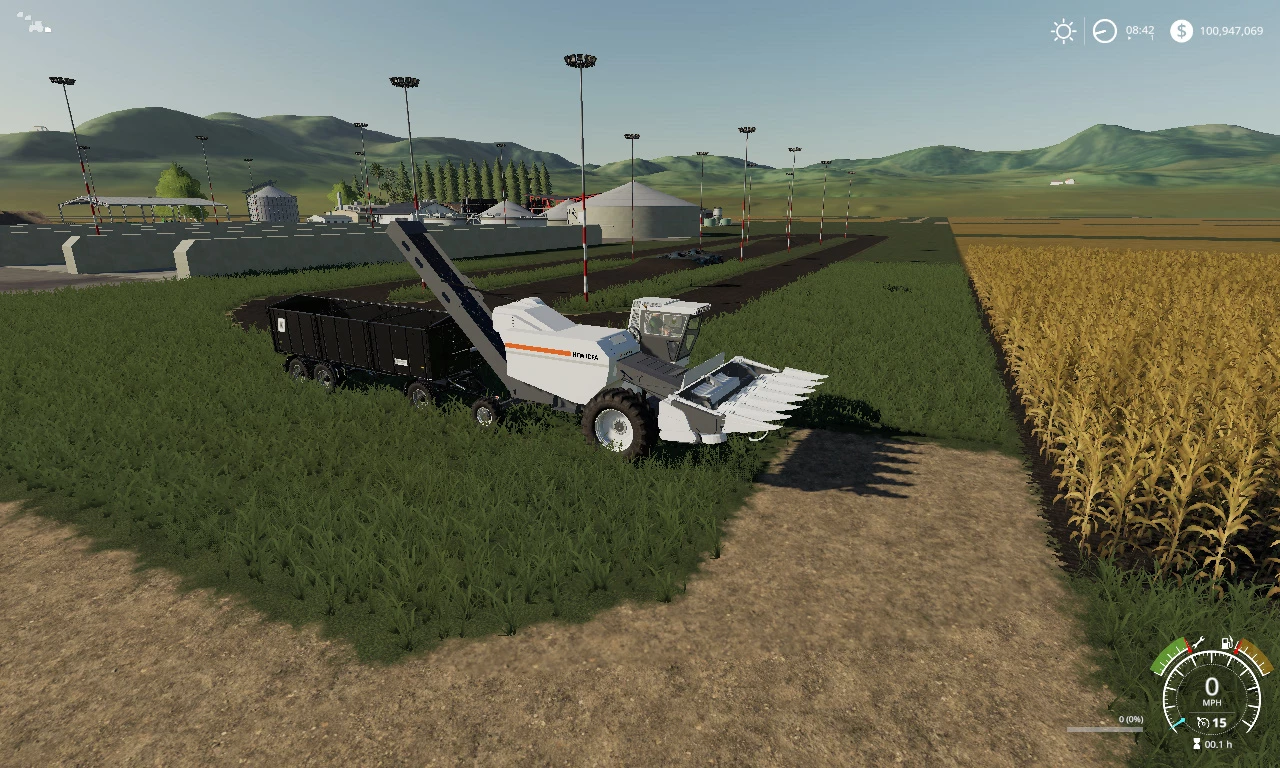Viewport: 1280px width, 768px height.
Task: Open finances via the dollar icon
Action: pyautogui.click(x=1181, y=31)
